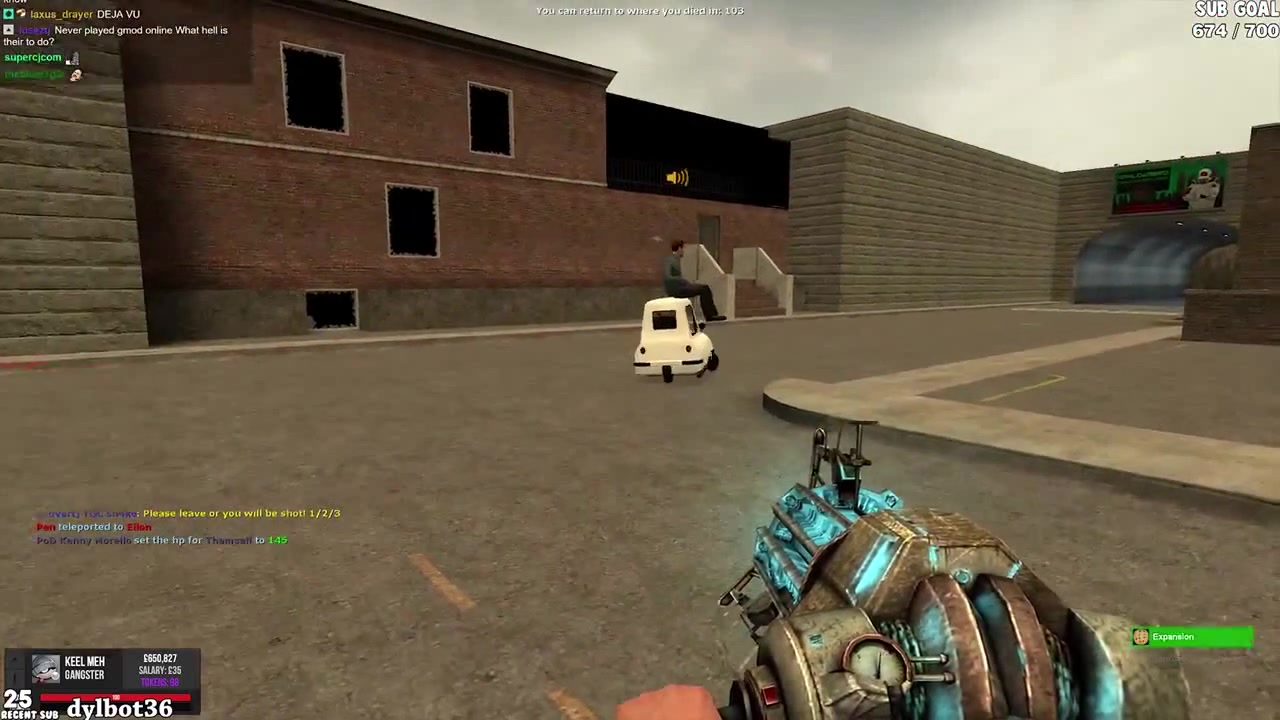
Task: Select the face emote in the last chat line
Action: tap(75, 75)
